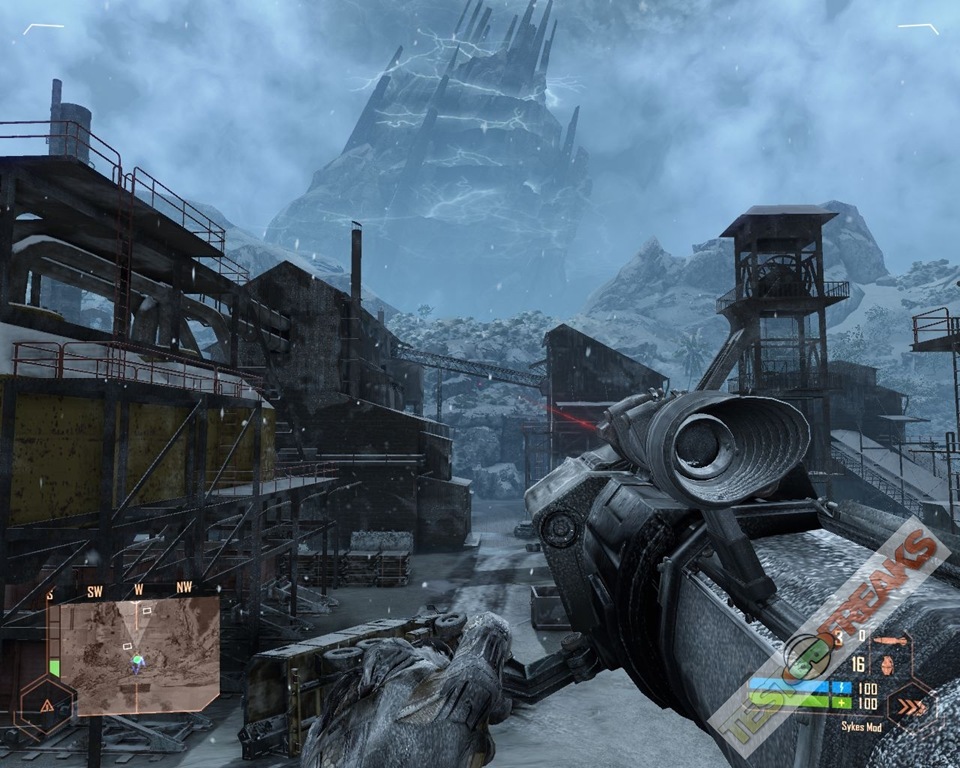960x768 pixels.
Task: Select the grenade icon
Action: coord(886,665)
